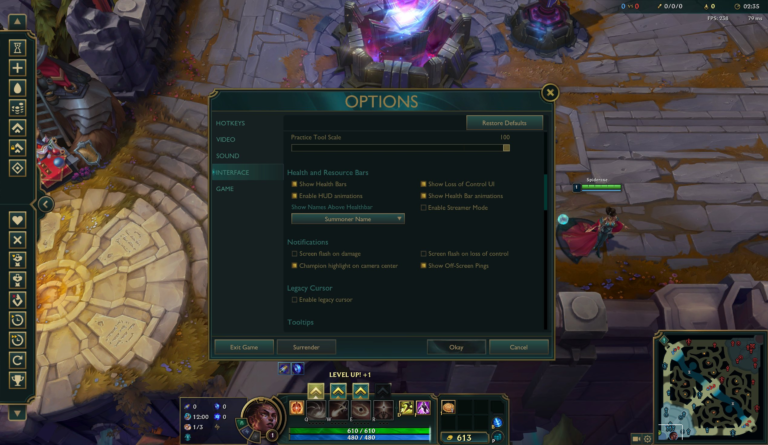Close the Options window with the X
Image resolution: width=768 pixels, height=445 pixels.
coord(549,93)
